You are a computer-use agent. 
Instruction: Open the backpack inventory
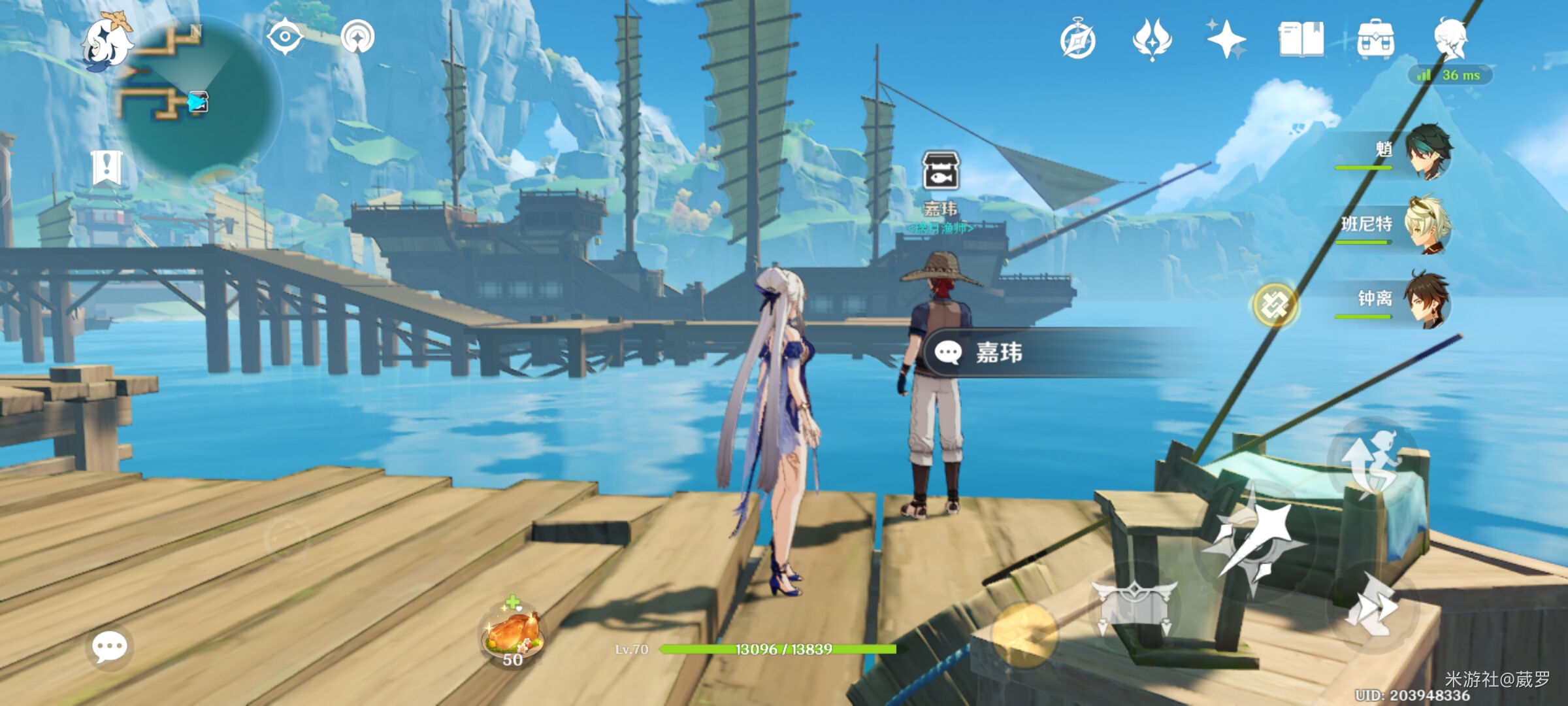coord(1375,39)
